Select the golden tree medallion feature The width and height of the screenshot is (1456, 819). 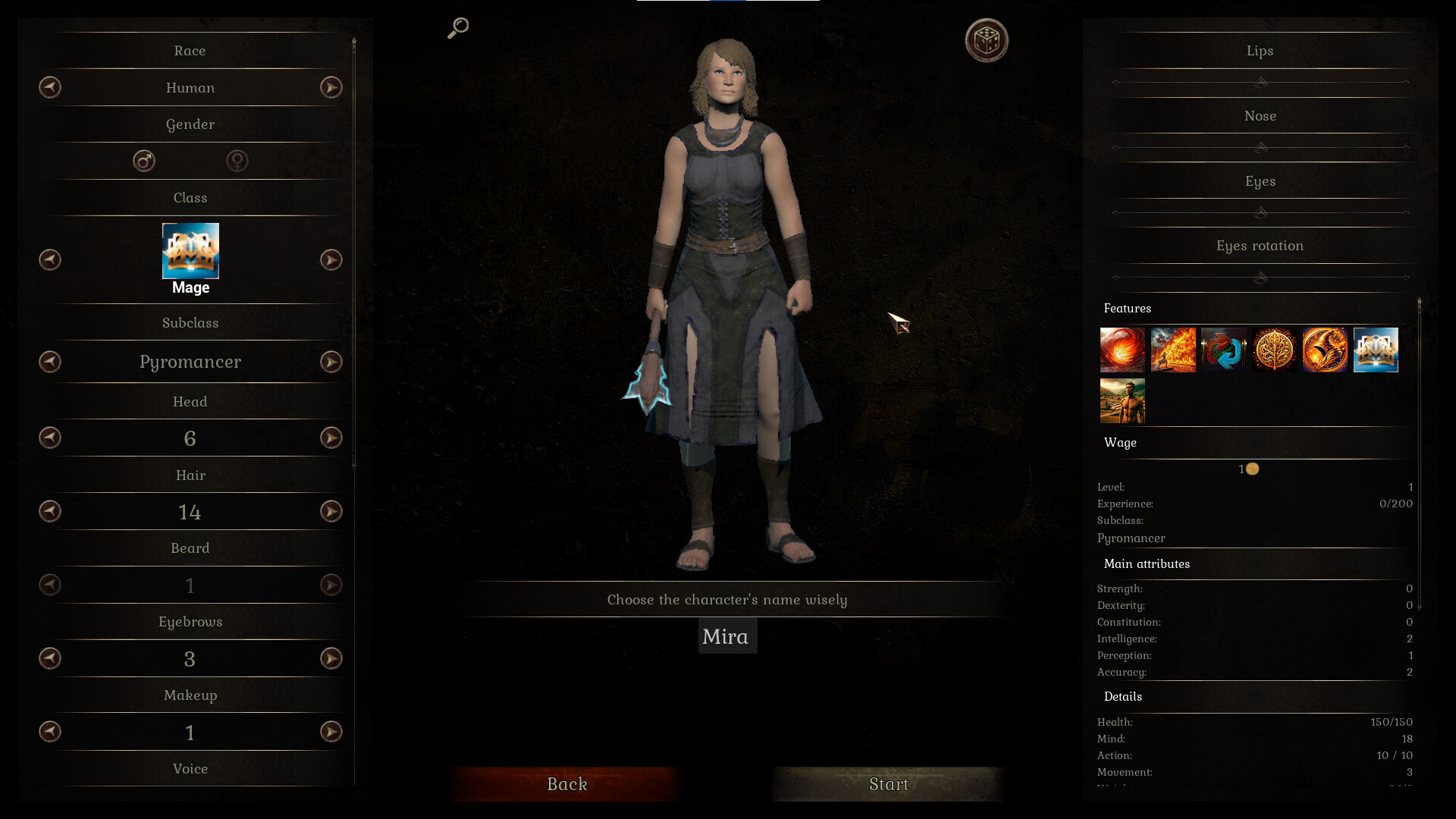[x=1275, y=350]
